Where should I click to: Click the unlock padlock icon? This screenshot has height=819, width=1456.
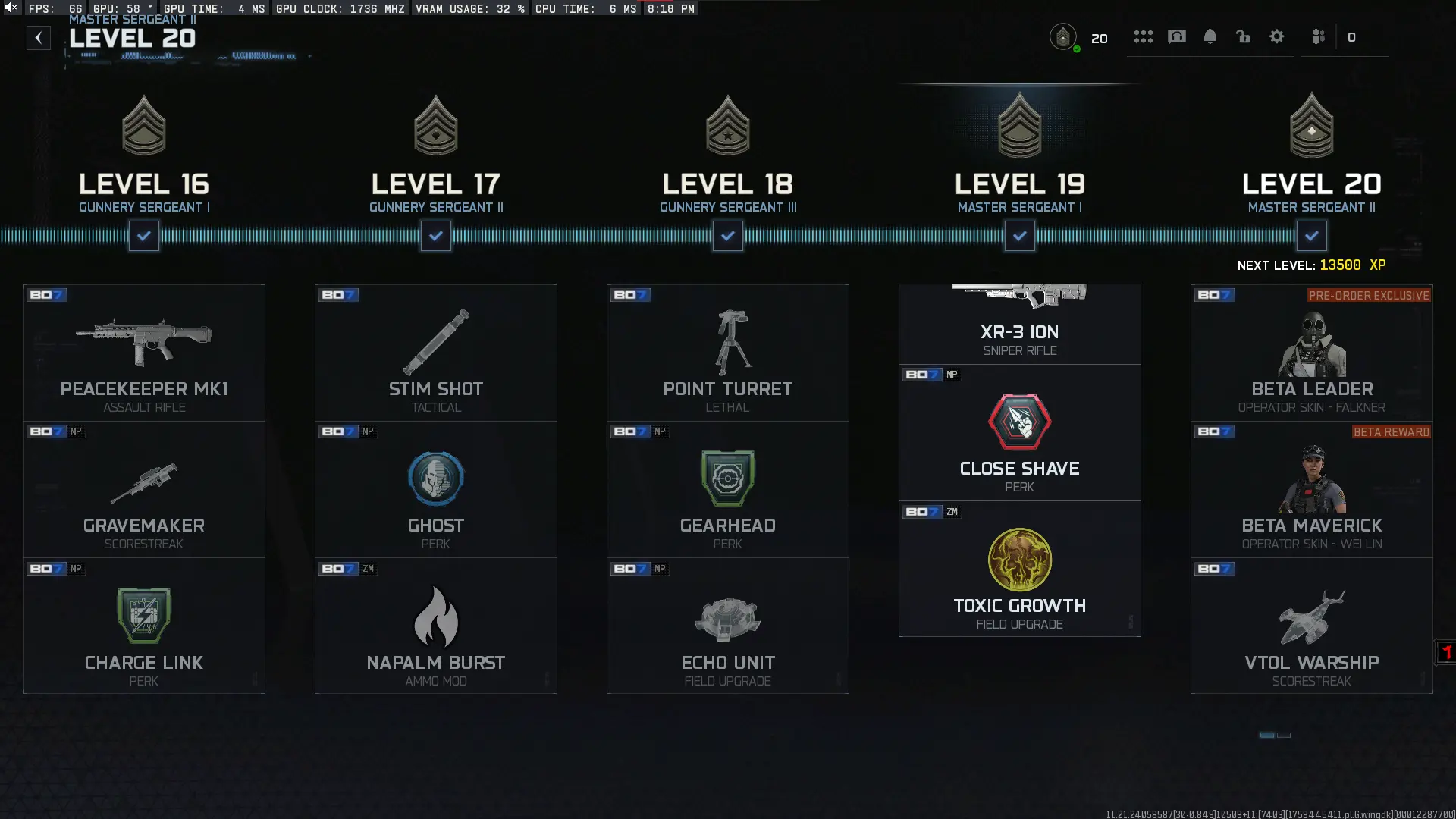1244,36
